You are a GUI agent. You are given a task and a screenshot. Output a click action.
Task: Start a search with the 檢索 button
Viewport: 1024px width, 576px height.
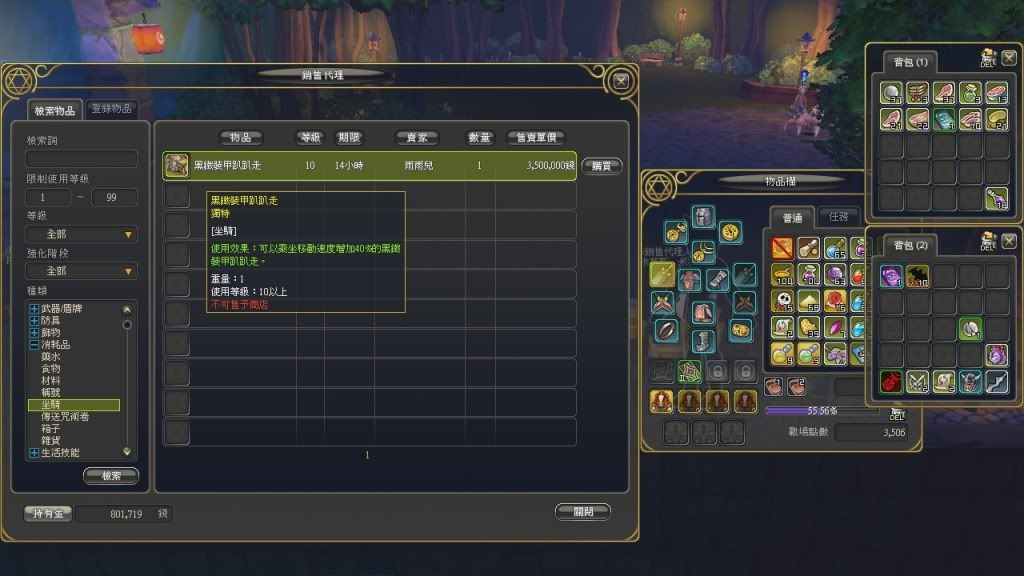111,476
